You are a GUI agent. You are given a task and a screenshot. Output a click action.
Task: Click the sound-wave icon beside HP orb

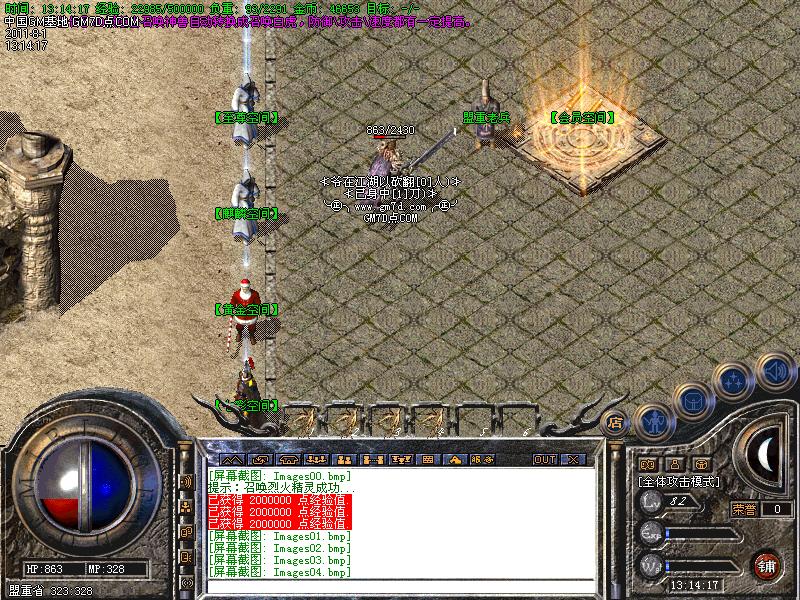186,482
